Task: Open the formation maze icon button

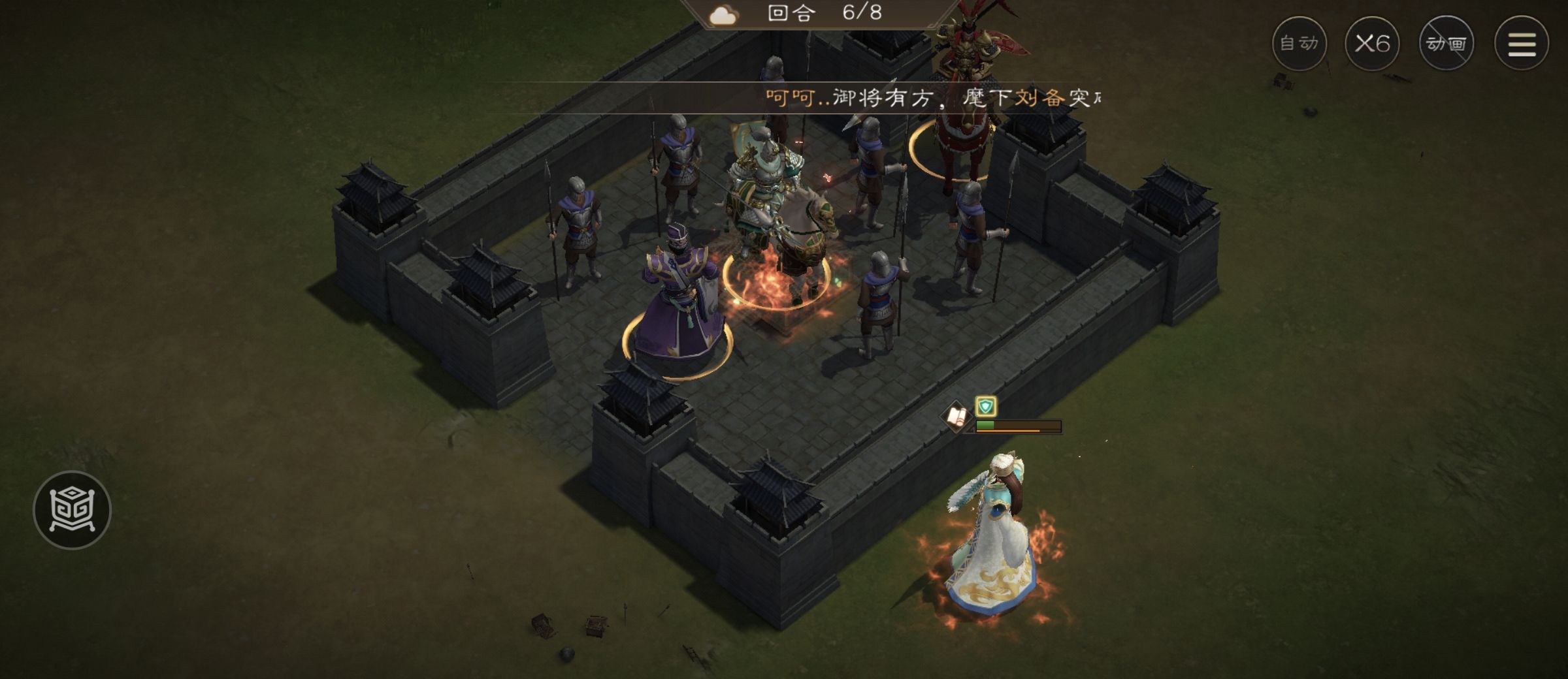Action: tap(72, 509)
